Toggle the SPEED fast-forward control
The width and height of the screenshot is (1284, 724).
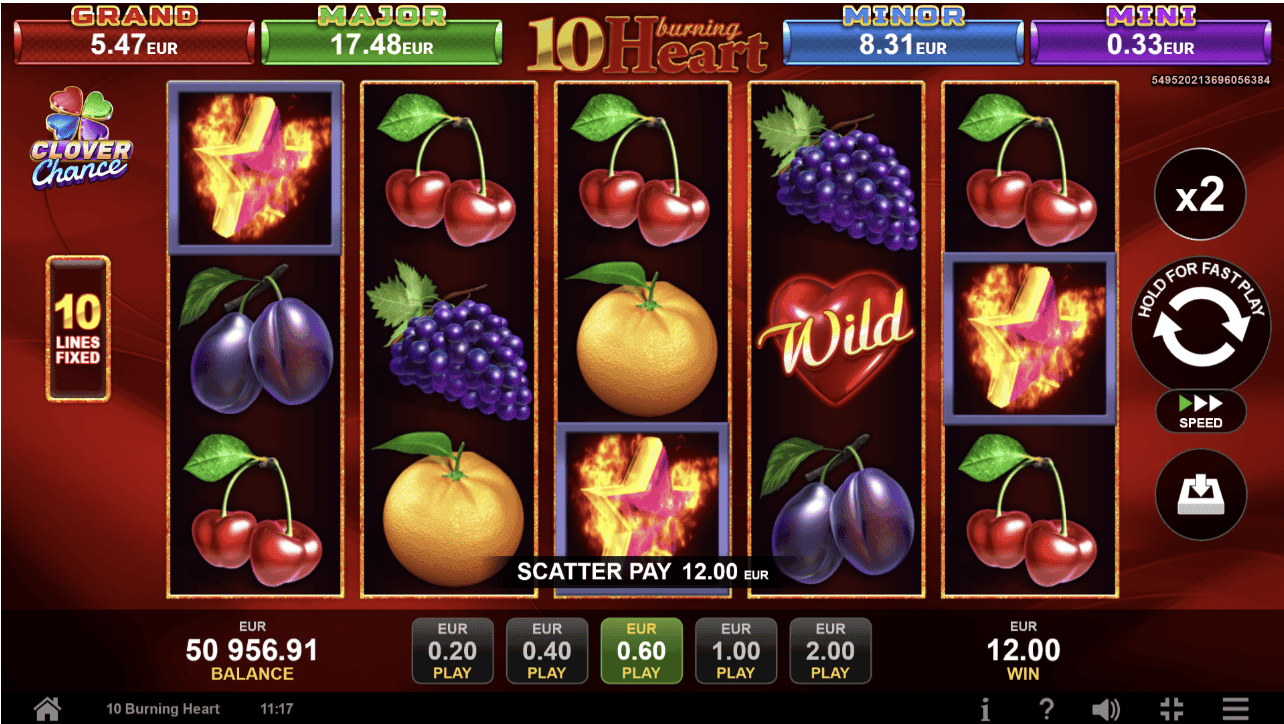click(x=1200, y=411)
